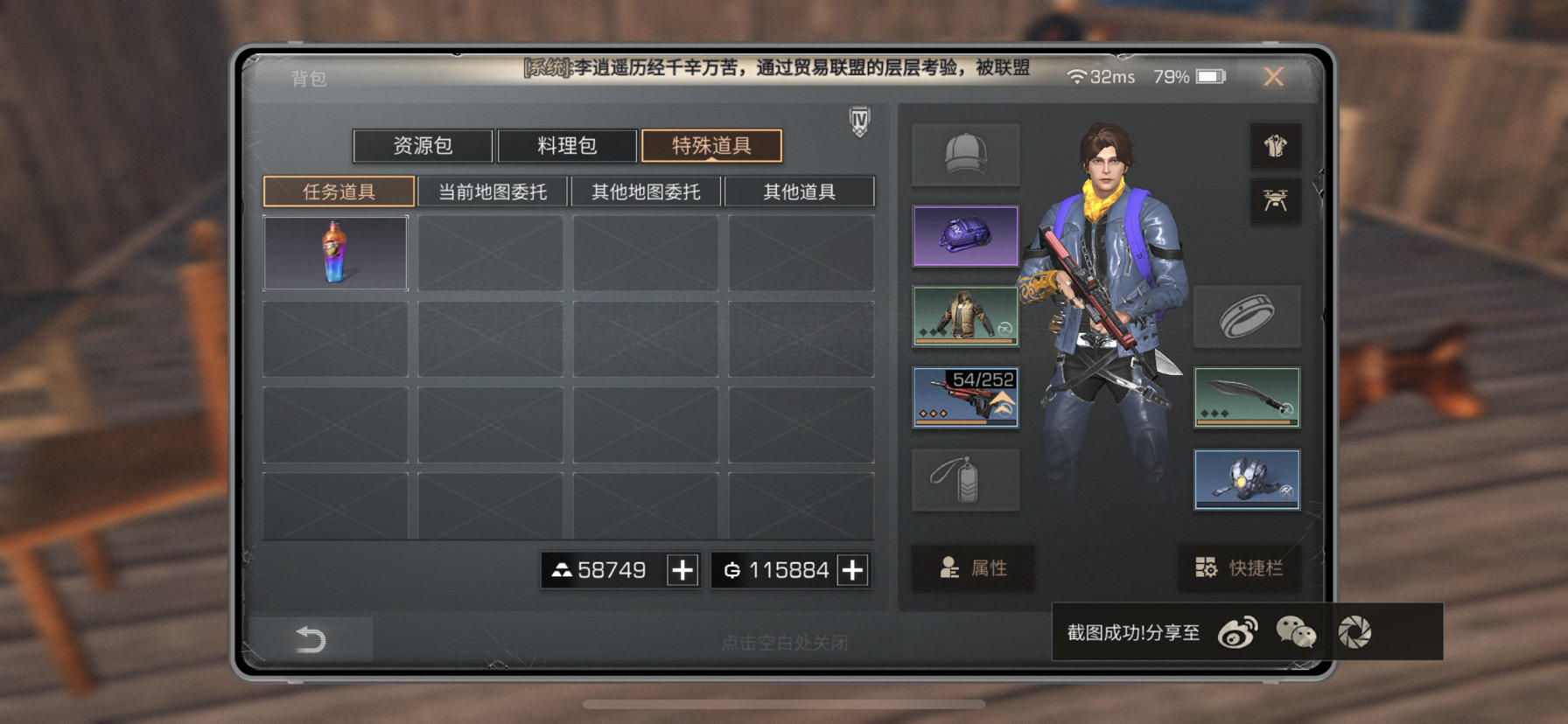
Task: Select the machete weapon slot
Action: click(1246, 398)
